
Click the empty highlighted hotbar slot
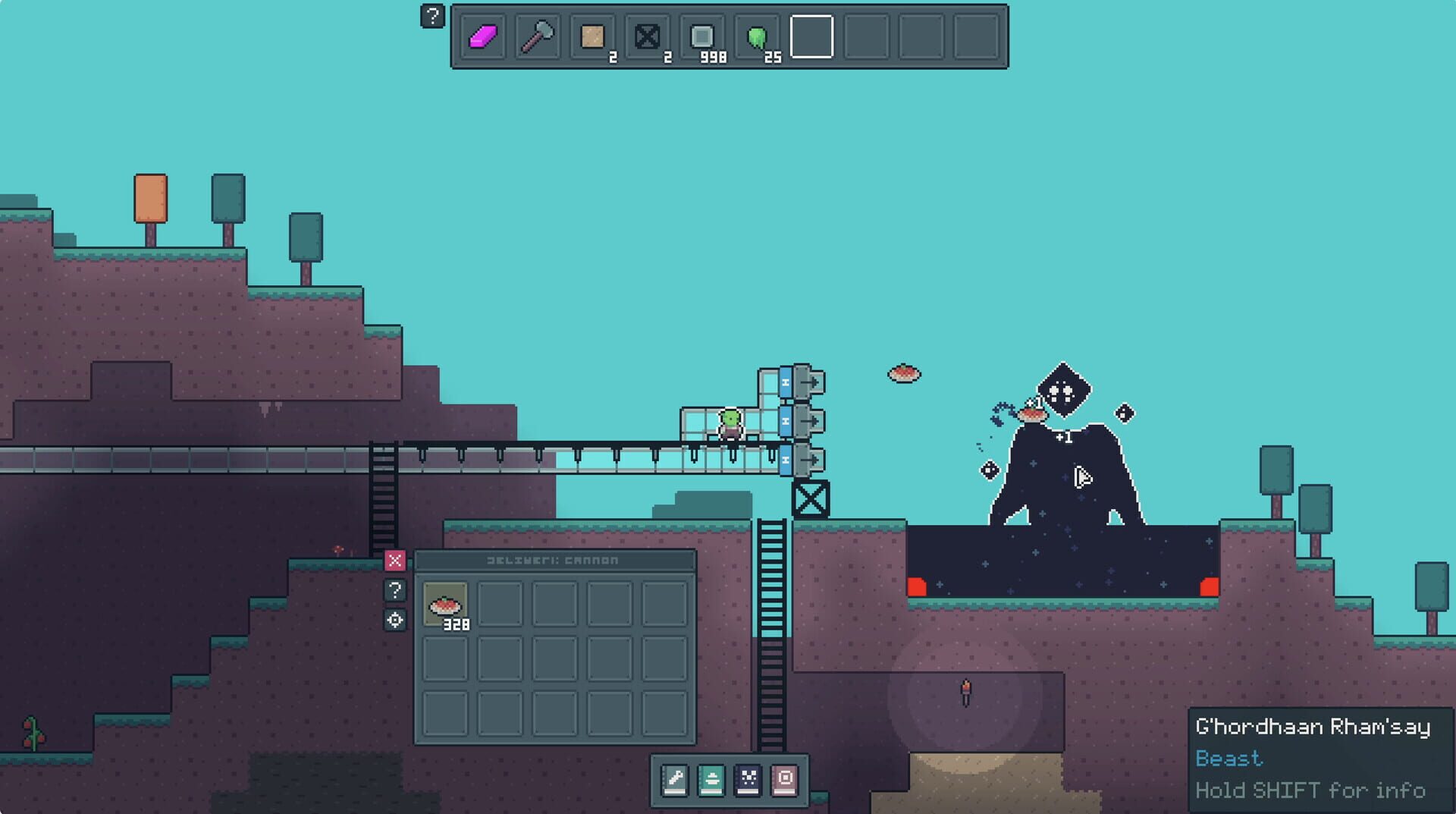tap(811, 36)
